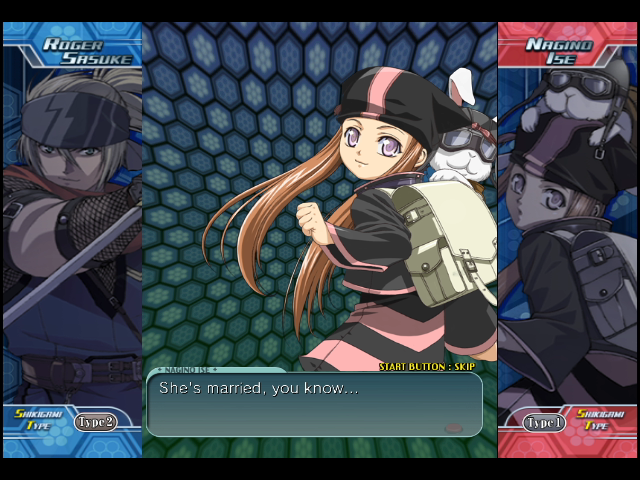Choose the Nagino Ise character name banner
This screenshot has height=480, width=640.
tap(566, 52)
